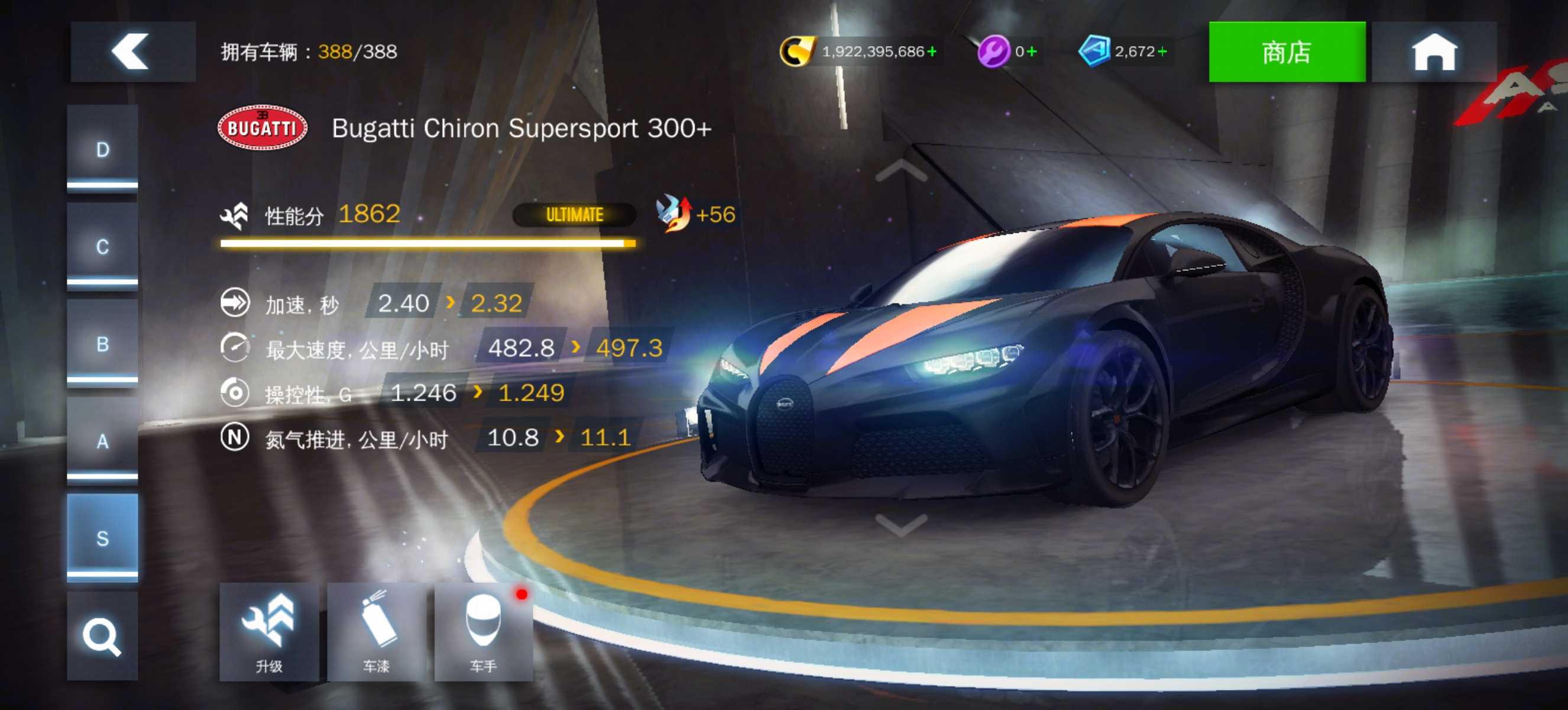This screenshot has height=710, width=1568.
Task: Open the 车手 driver menu
Action: [x=483, y=631]
